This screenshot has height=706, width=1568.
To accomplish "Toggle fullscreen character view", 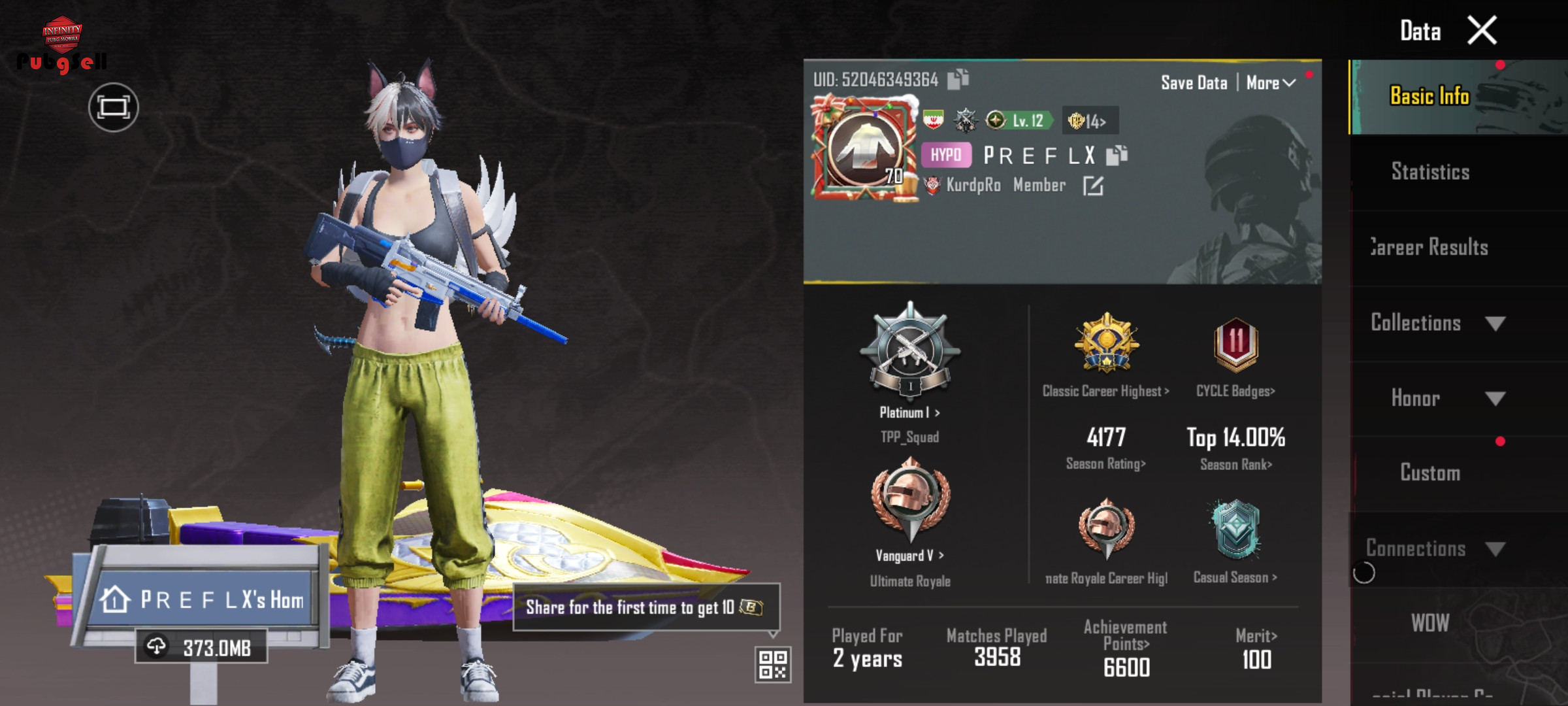I will point(114,107).
